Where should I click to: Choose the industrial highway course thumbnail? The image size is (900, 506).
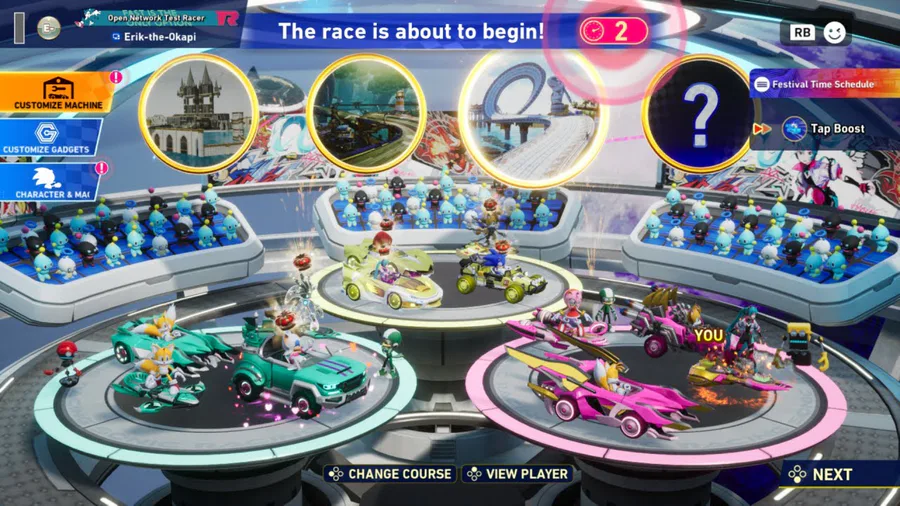click(x=366, y=113)
